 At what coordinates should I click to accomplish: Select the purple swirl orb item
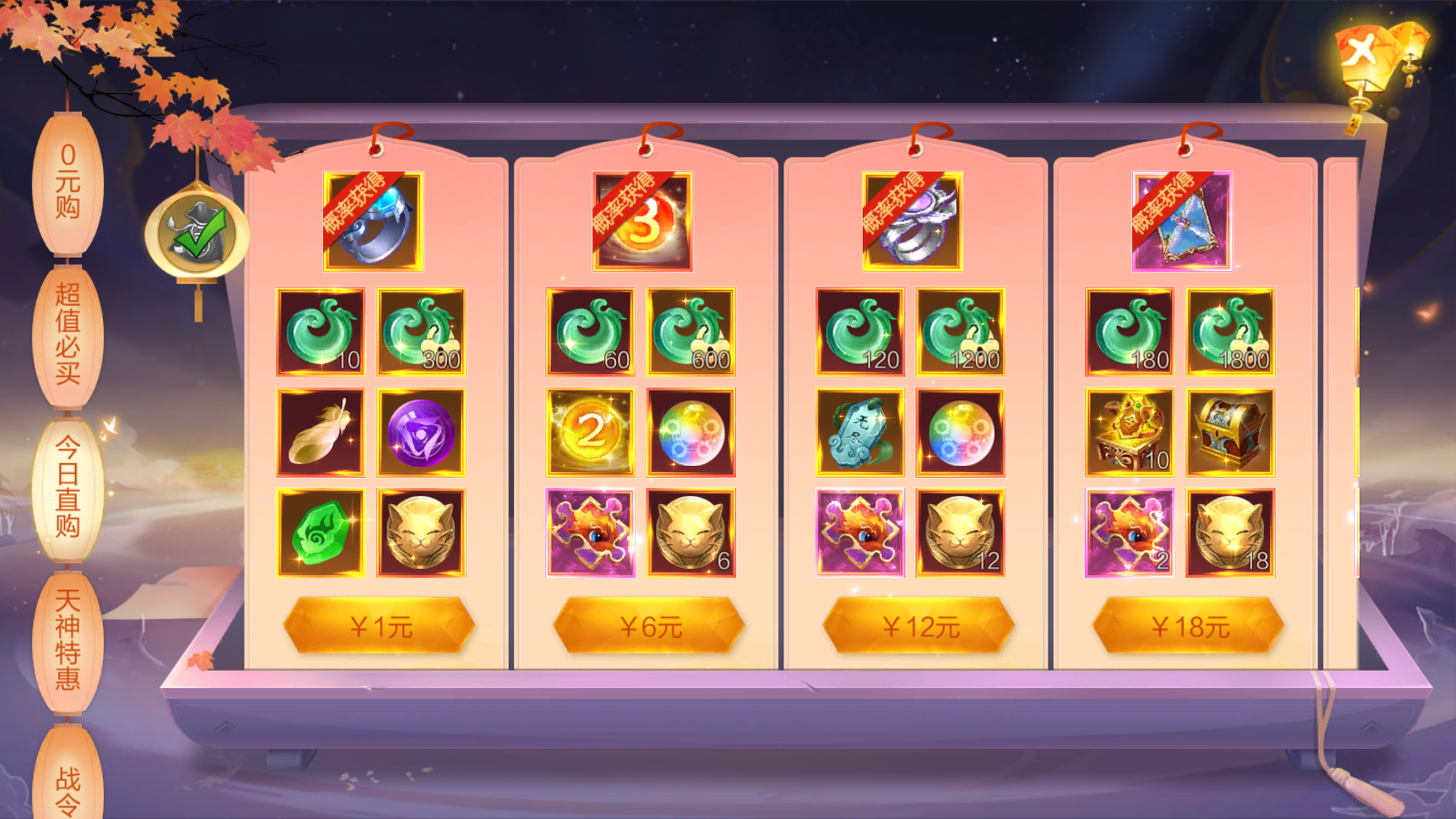pyautogui.click(x=420, y=432)
